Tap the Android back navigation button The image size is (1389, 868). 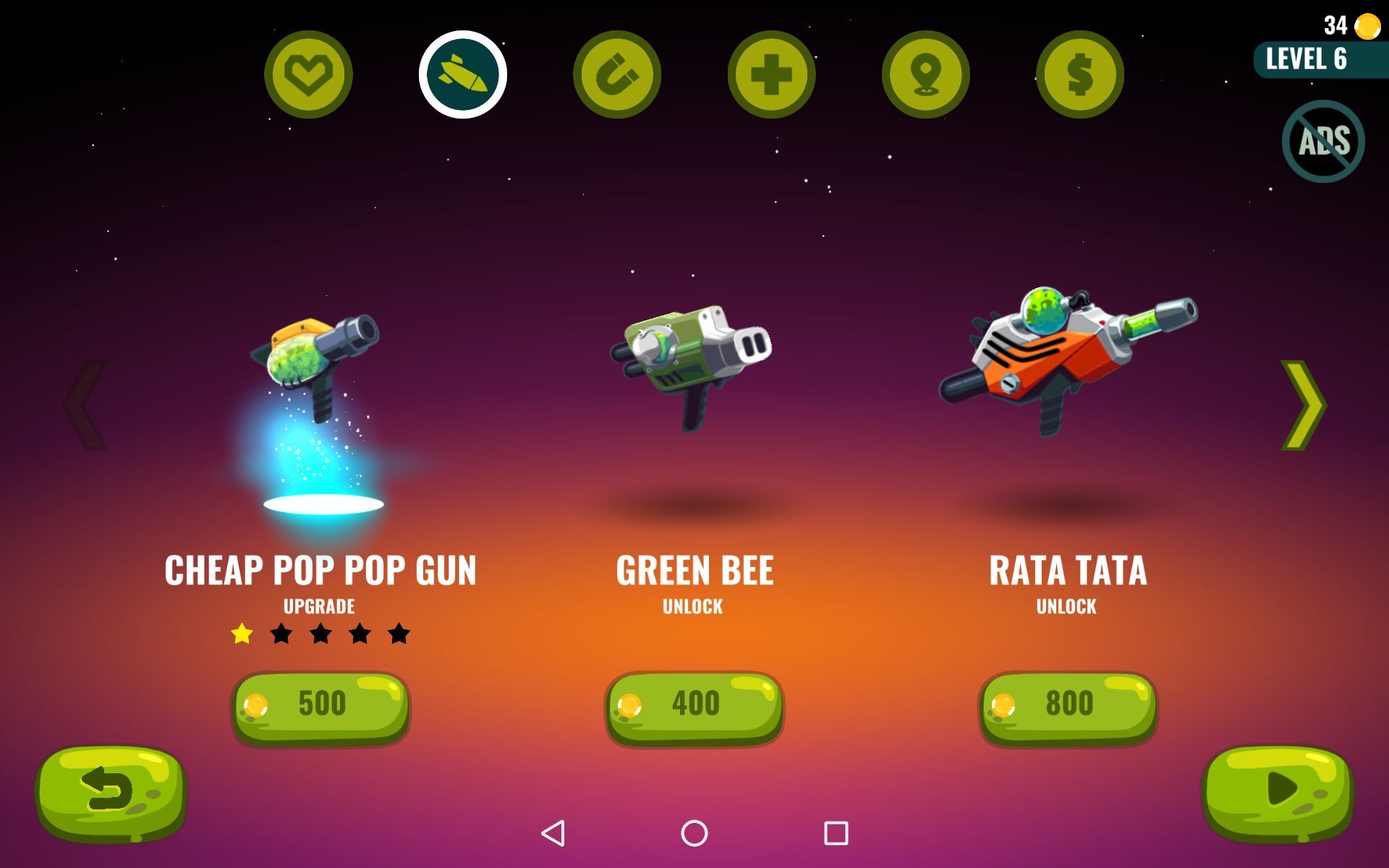tap(553, 833)
